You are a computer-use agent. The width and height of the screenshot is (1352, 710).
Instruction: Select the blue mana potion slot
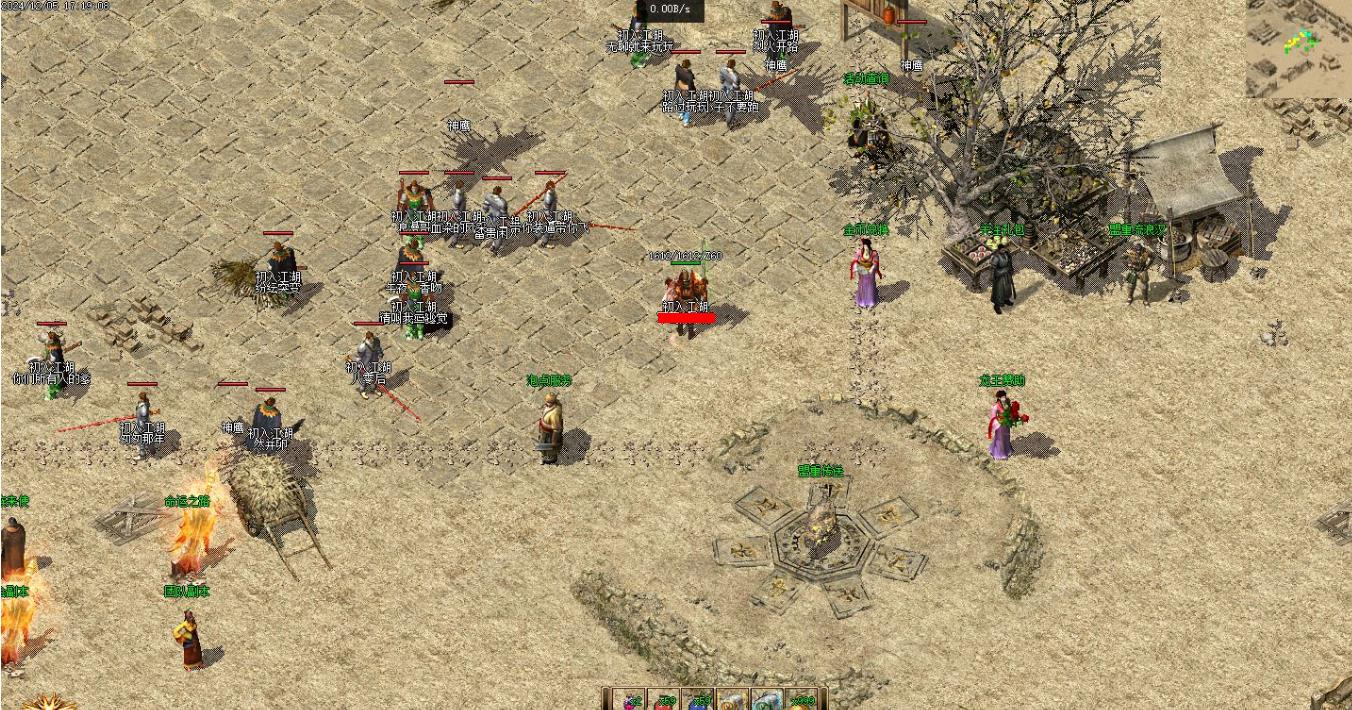coord(698,702)
